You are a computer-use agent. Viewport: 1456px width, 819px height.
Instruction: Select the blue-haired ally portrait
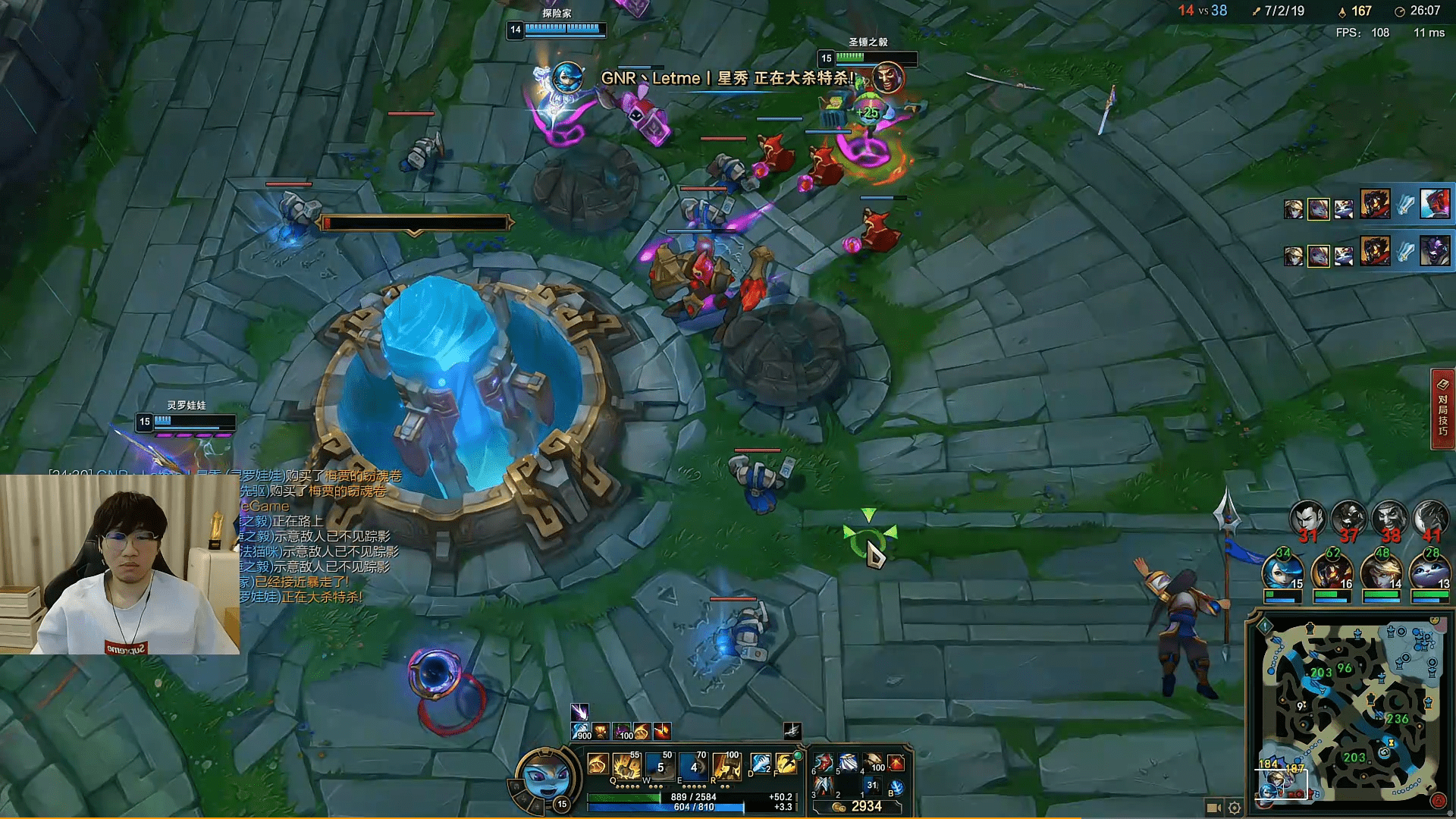tap(1282, 572)
